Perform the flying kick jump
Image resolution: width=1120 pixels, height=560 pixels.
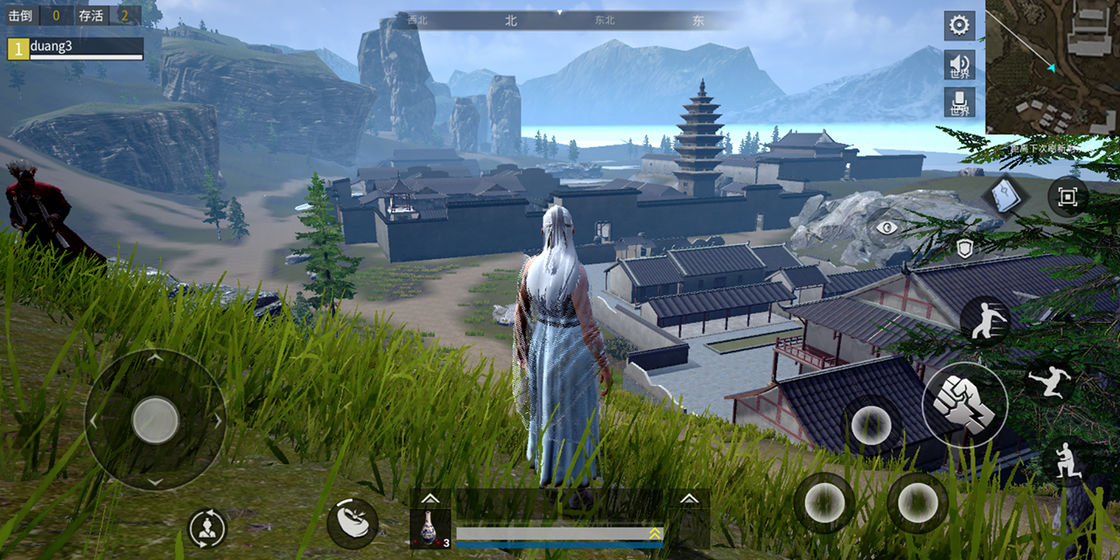coord(1050,382)
